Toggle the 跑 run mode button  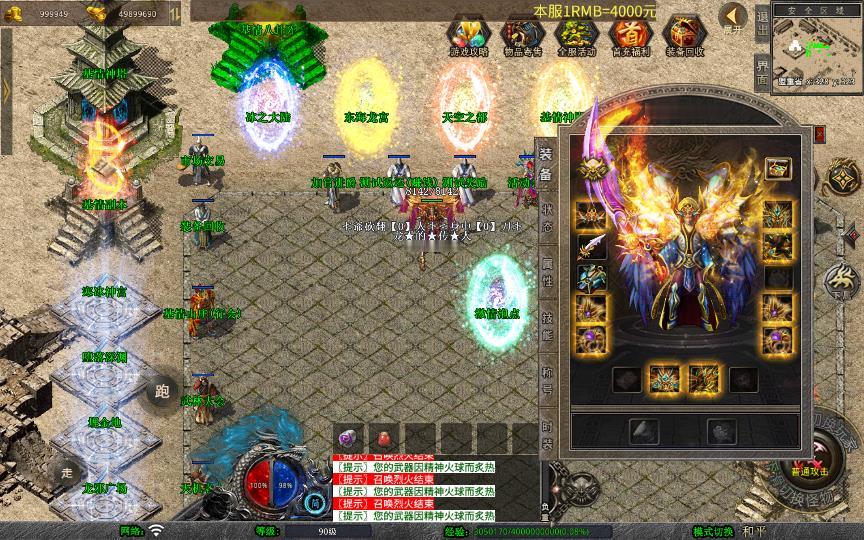[159, 391]
